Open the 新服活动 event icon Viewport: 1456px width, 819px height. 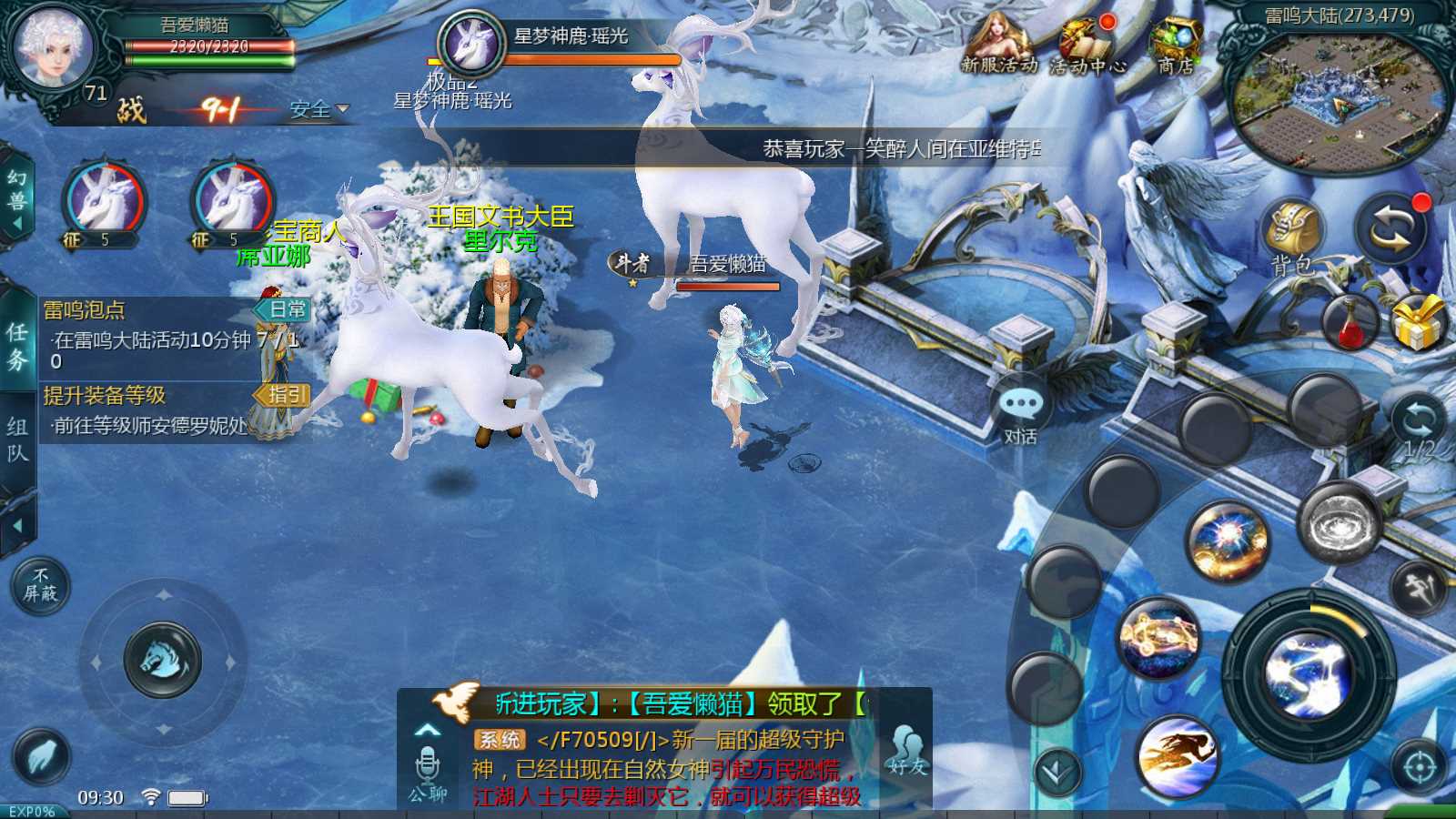tap(998, 44)
